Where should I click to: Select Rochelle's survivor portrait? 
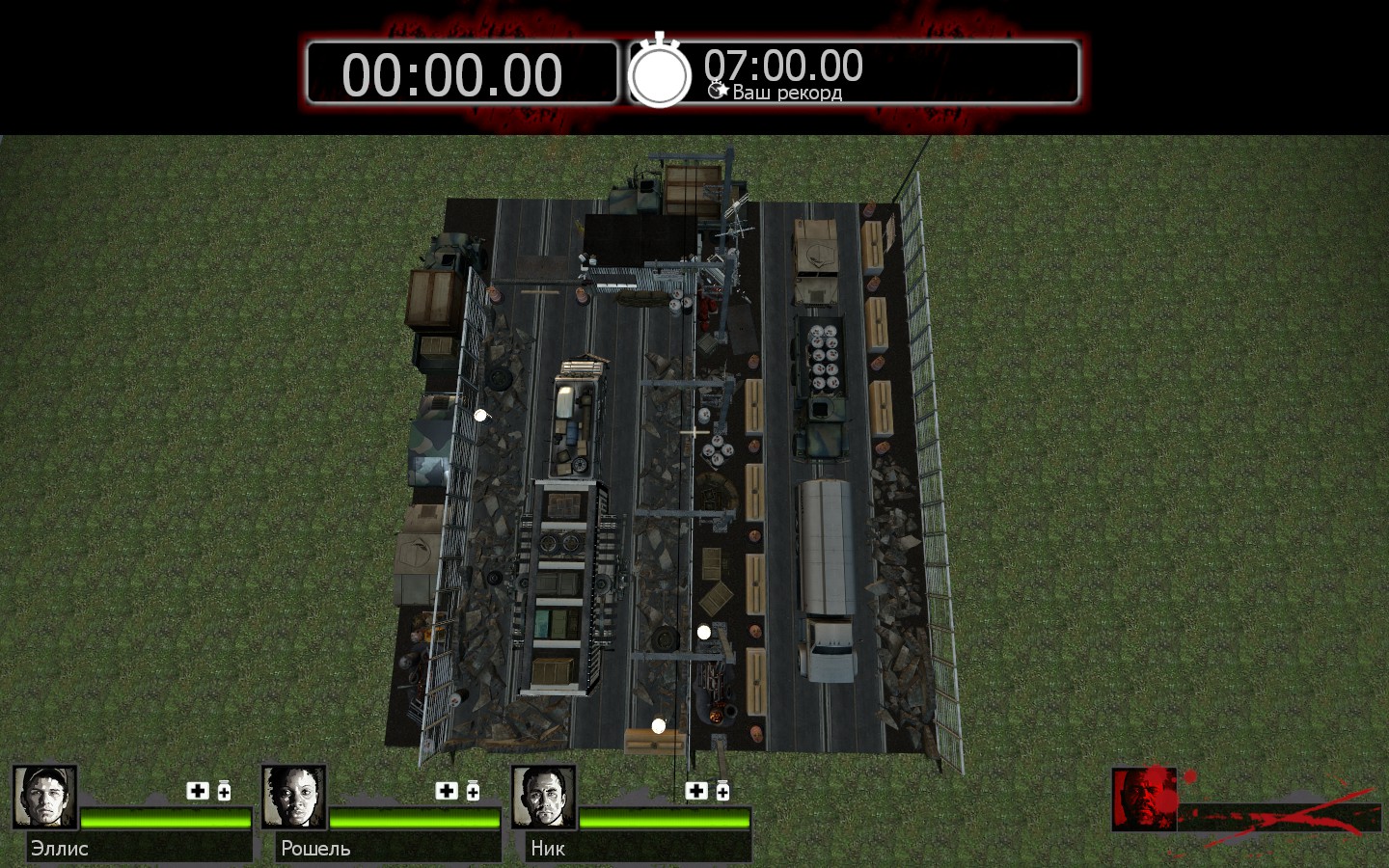[x=294, y=798]
